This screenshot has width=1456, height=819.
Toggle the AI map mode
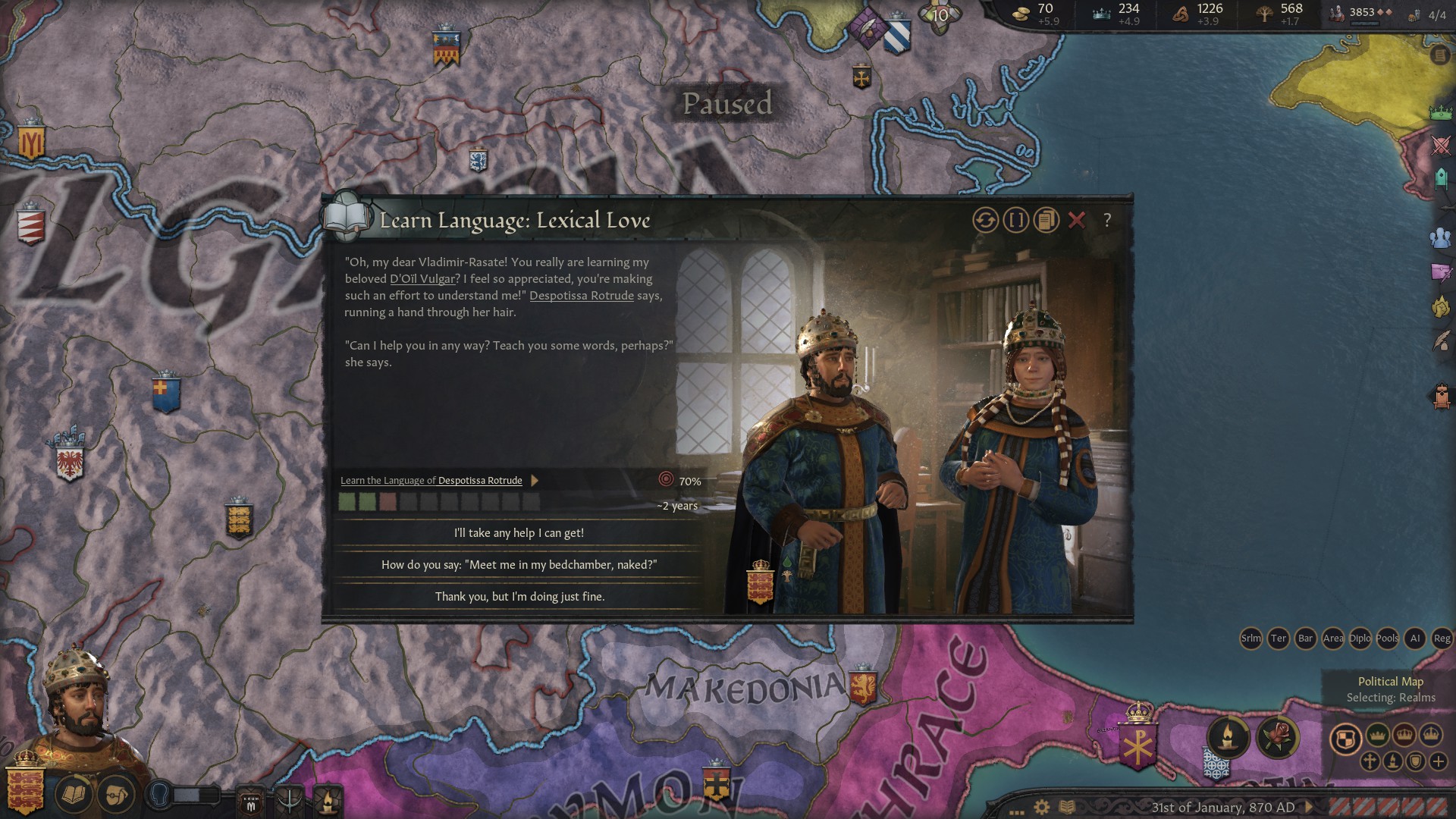click(x=1417, y=639)
